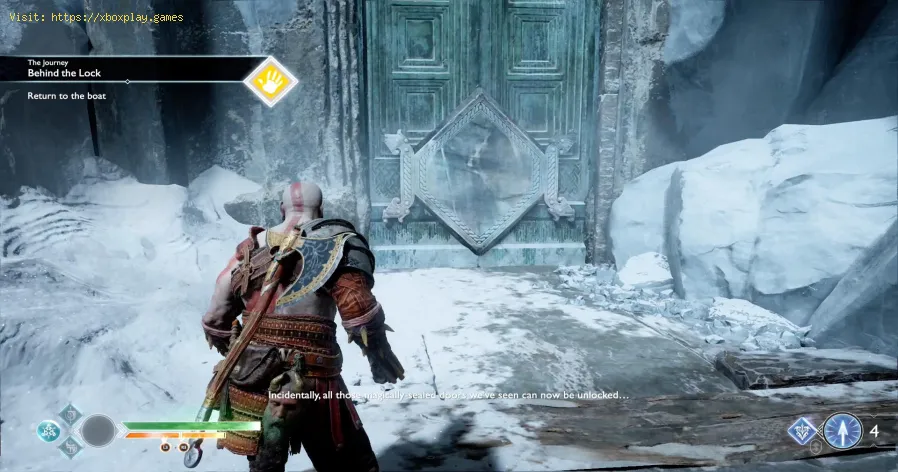Select the lower diamond runic ability icon
Screen dimensions: 898x472
pyautogui.click(x=69, y=449)
